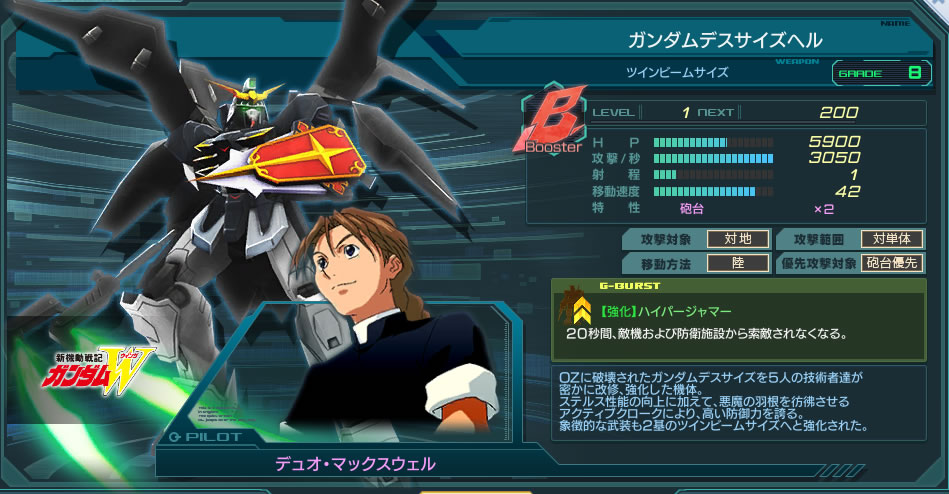The width and height of the screenshot is (949, 494).
Task: Click the 陸 movement method tag
Action: pyautogui.click(x=738, y=264)
